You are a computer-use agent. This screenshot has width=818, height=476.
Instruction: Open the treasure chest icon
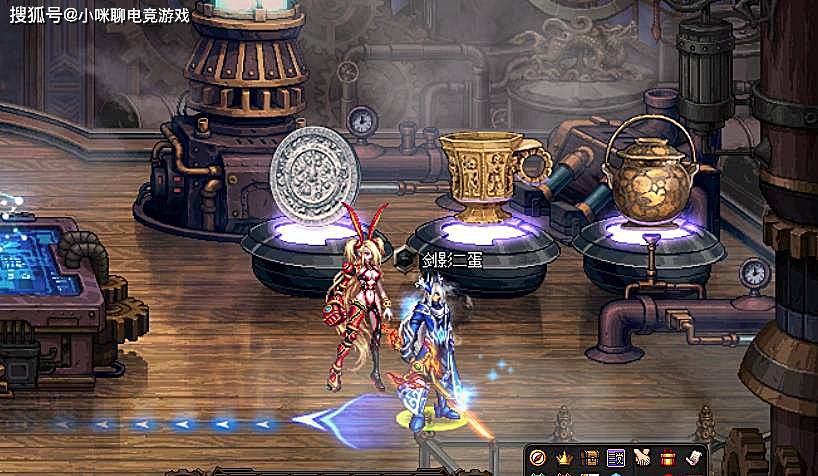coord(590,458)
